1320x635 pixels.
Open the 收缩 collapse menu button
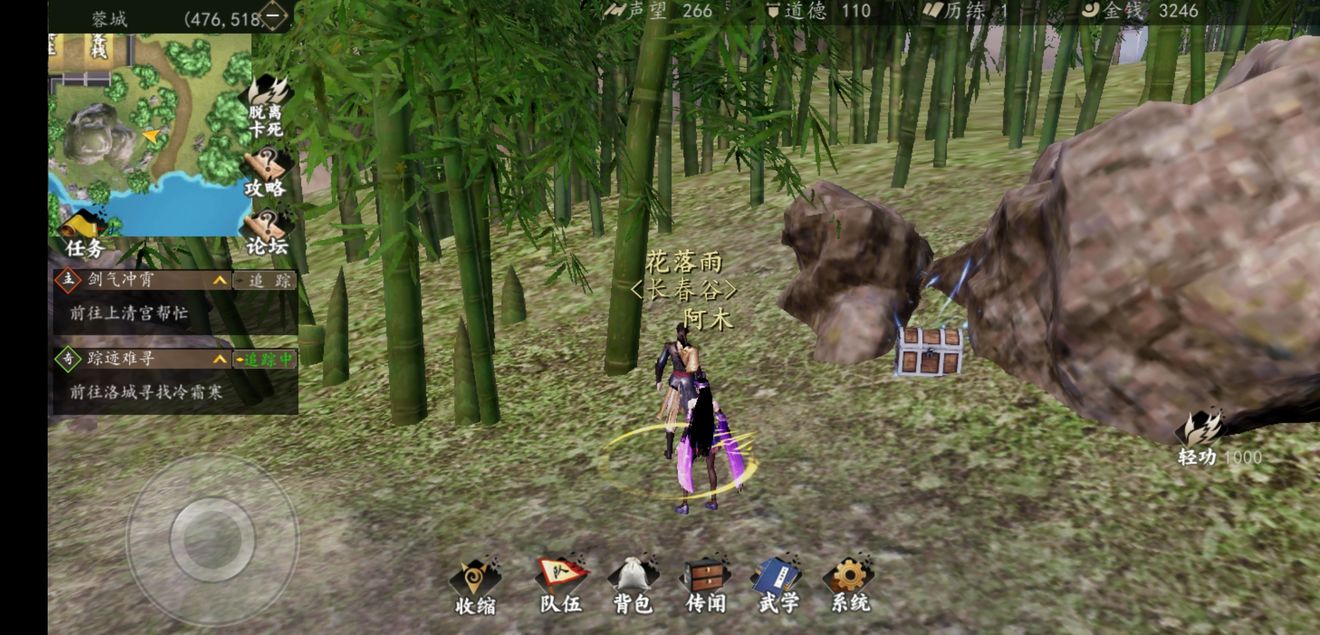click(x=475, y=585)
